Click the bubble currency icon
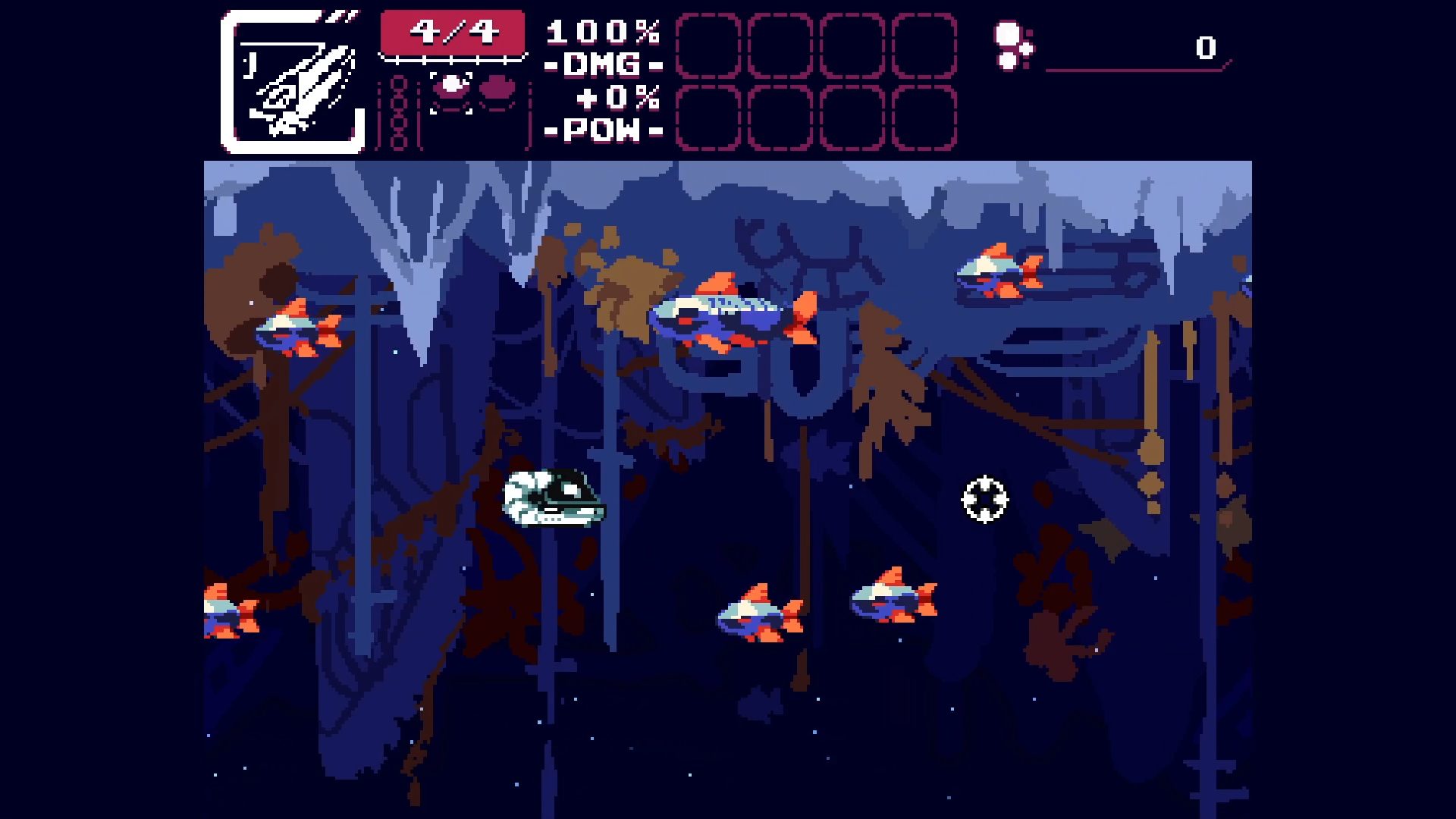 (x=1012, y=46)
